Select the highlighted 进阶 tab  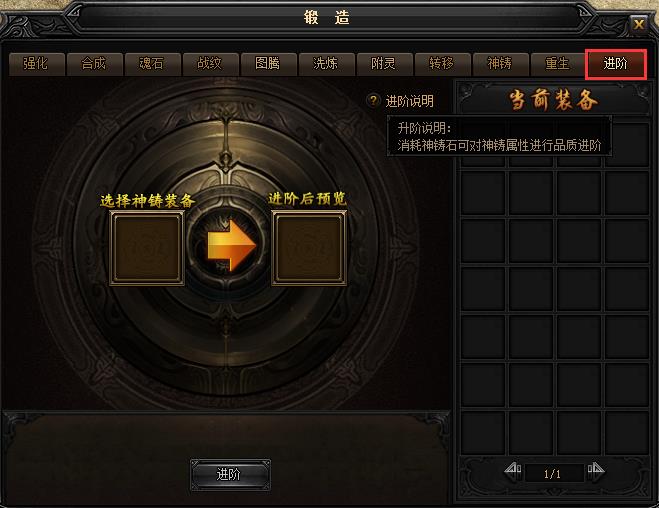(616, 63)
